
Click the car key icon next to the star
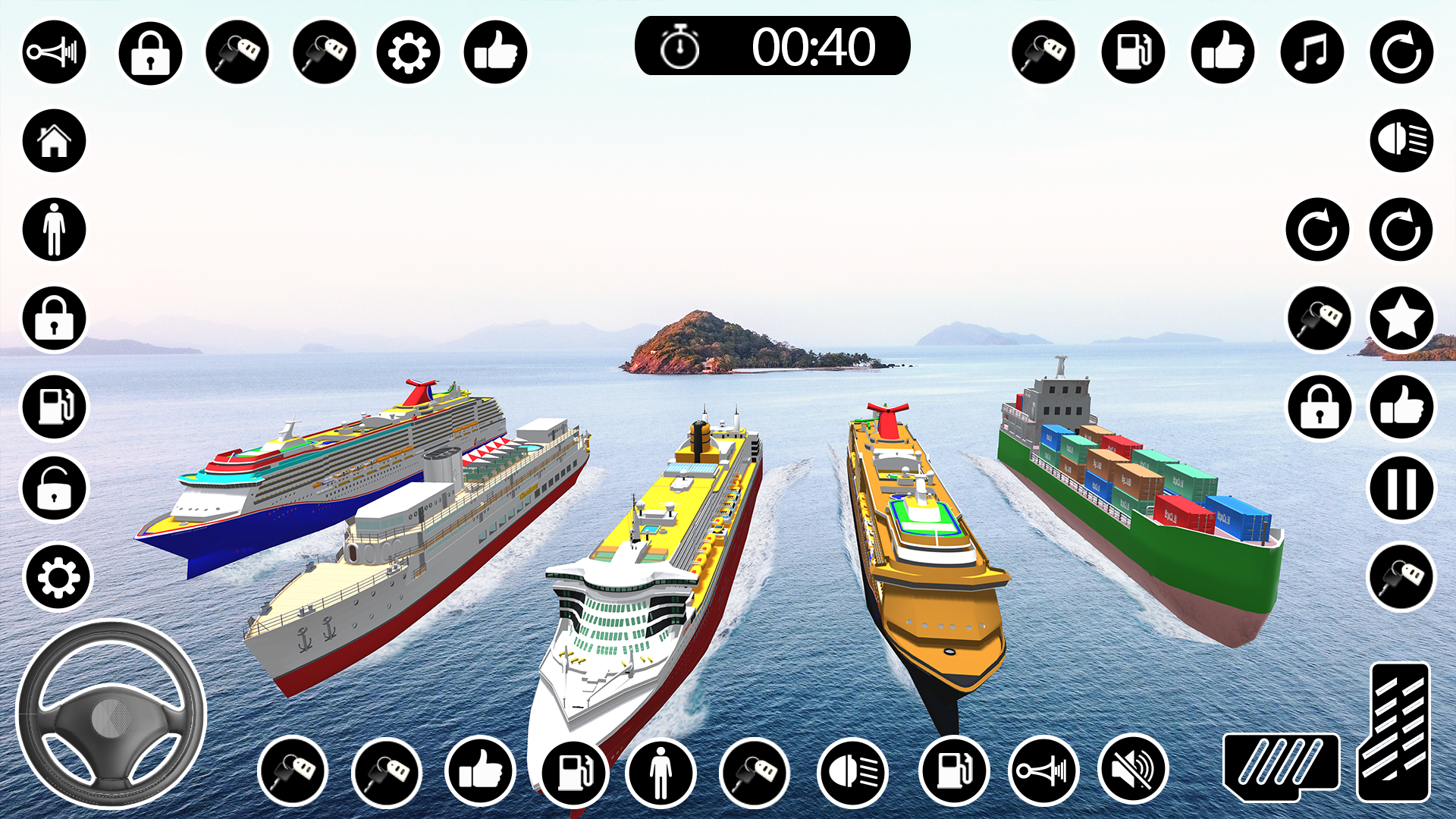pos(1320,318)
